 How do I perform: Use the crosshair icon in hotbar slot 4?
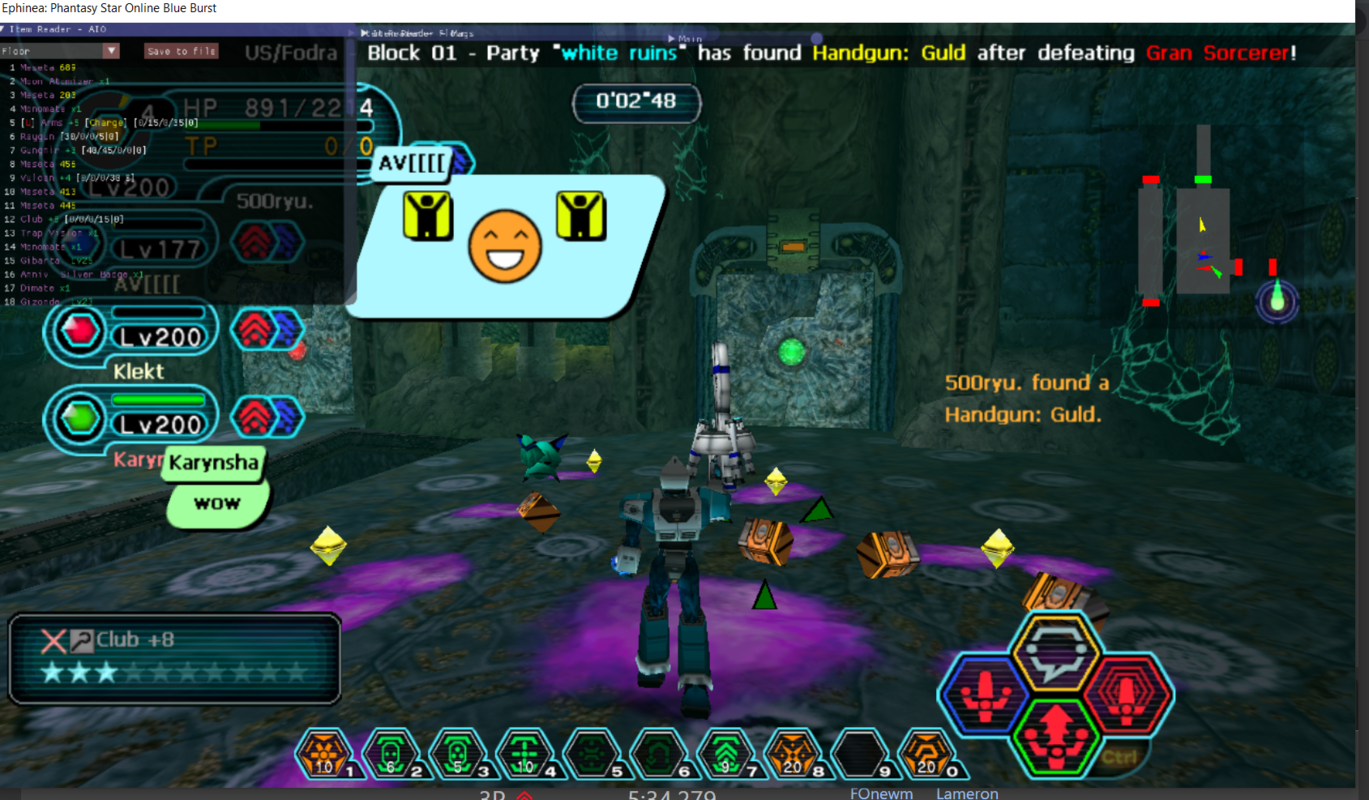click(525, 755)
